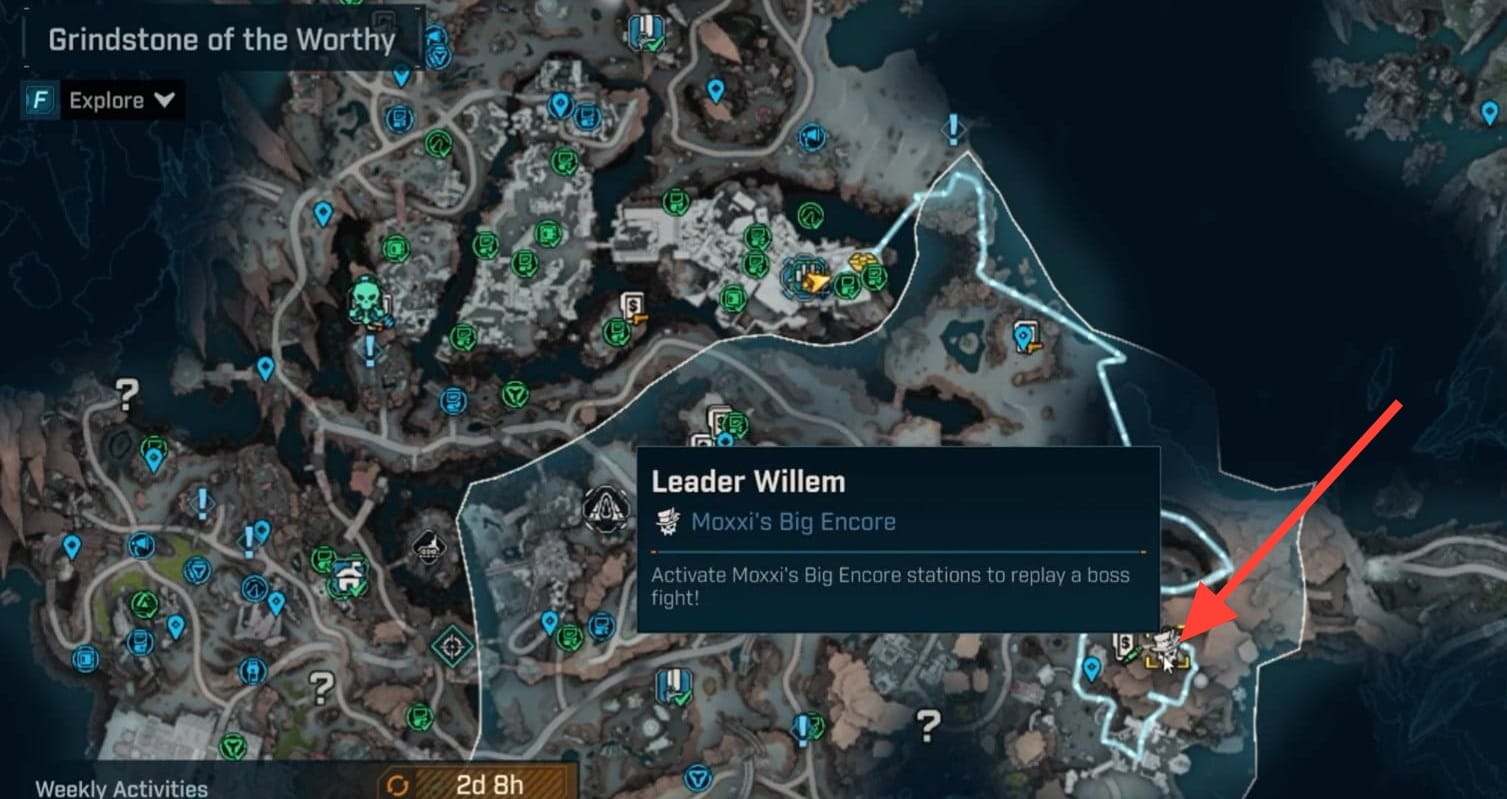
Task: Open the Explore dropdown
Action: [121, 100]
